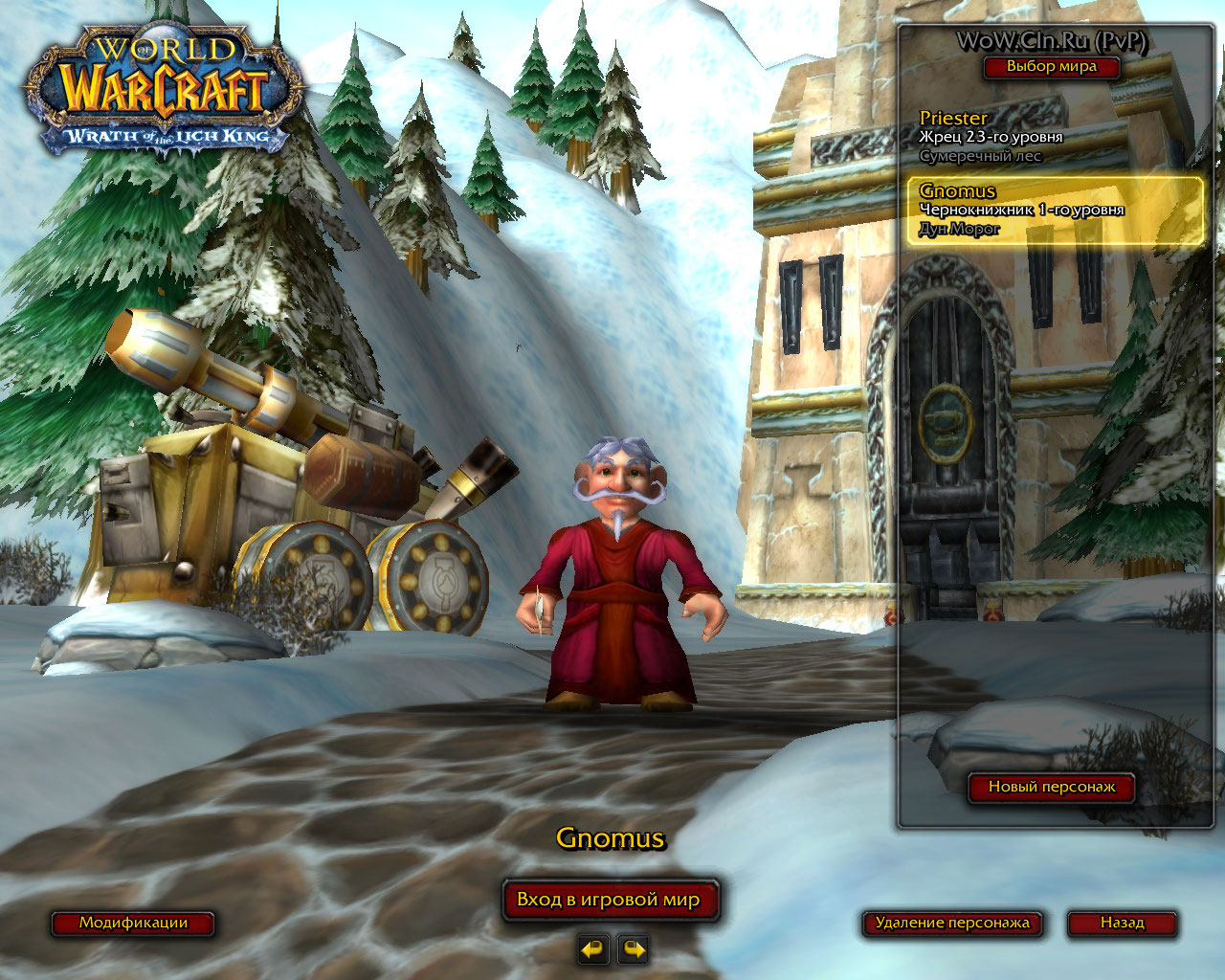Click "Удаление персонажа" to delete character
The width and height of the screenshot is (1225, 980).
(952, 923)
